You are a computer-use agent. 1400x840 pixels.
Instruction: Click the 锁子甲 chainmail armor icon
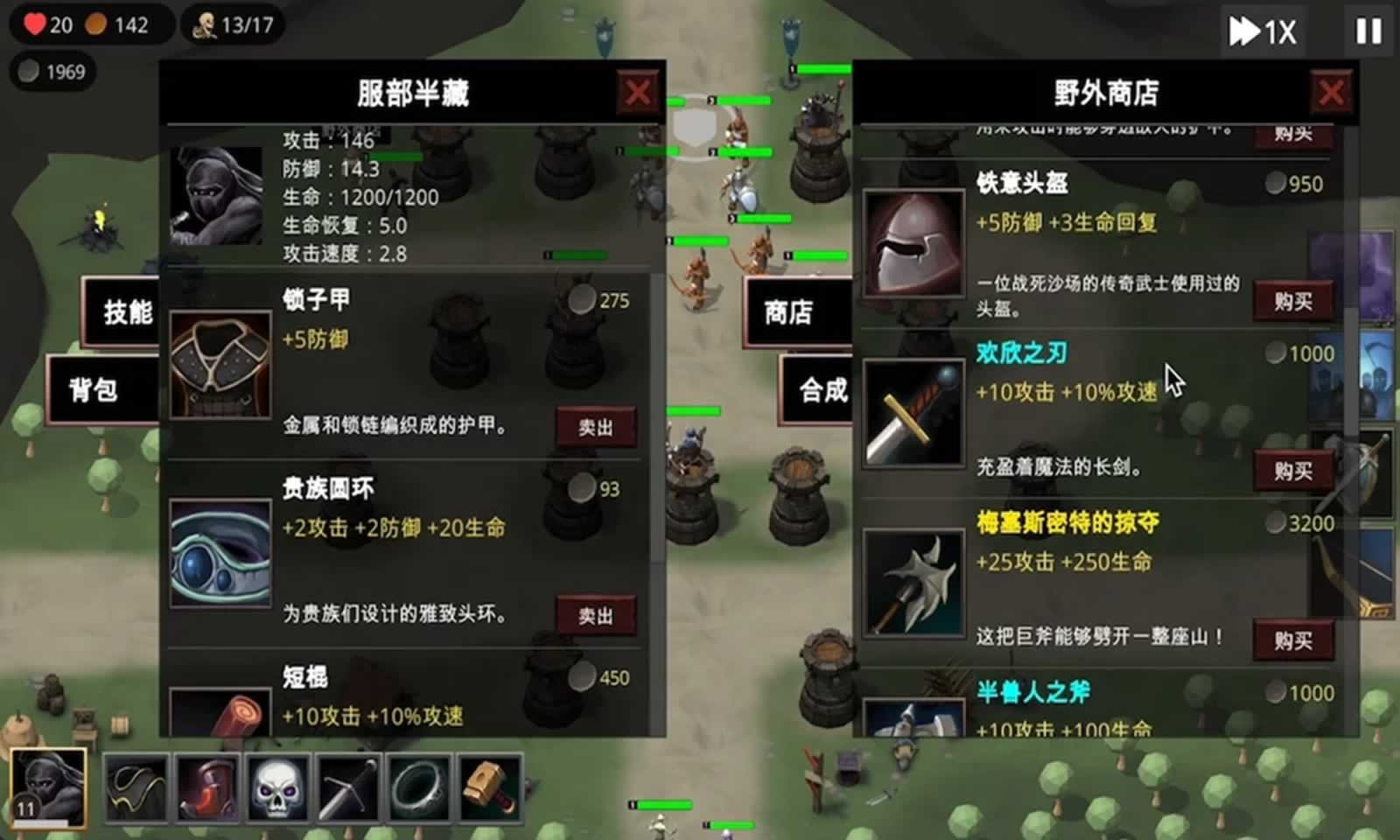pos(220,361)
